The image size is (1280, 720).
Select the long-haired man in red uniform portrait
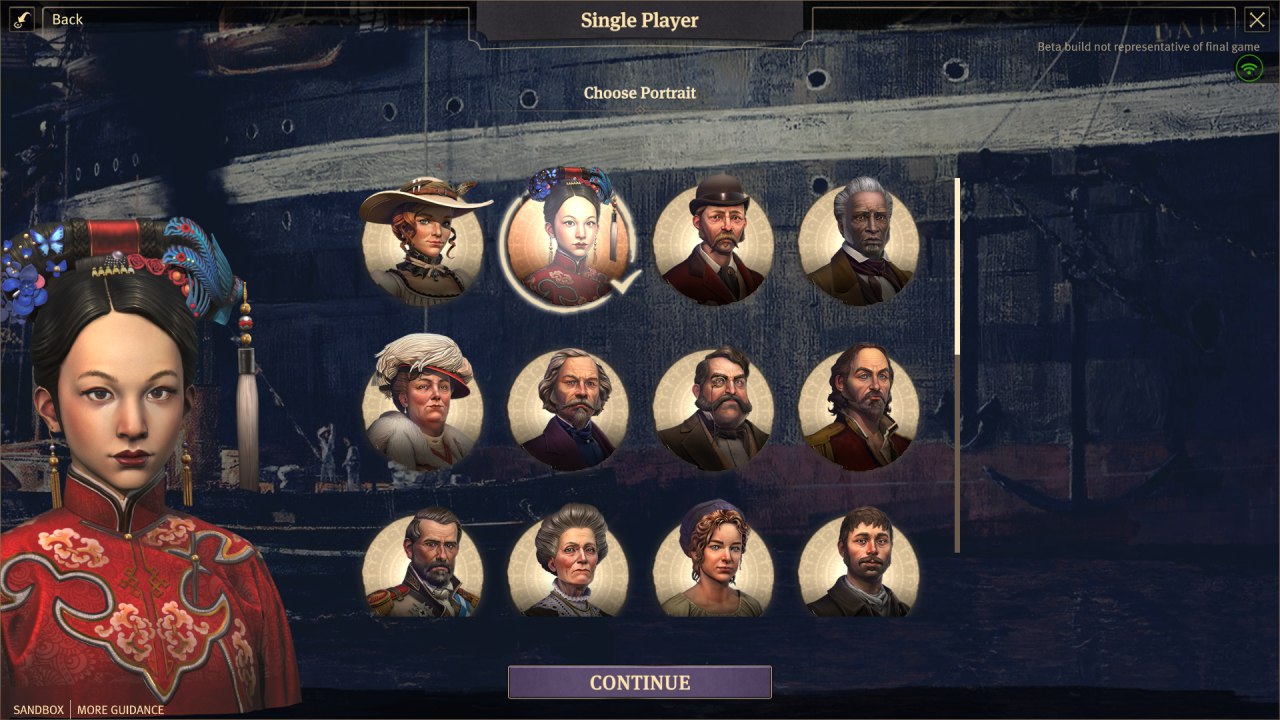858,410
